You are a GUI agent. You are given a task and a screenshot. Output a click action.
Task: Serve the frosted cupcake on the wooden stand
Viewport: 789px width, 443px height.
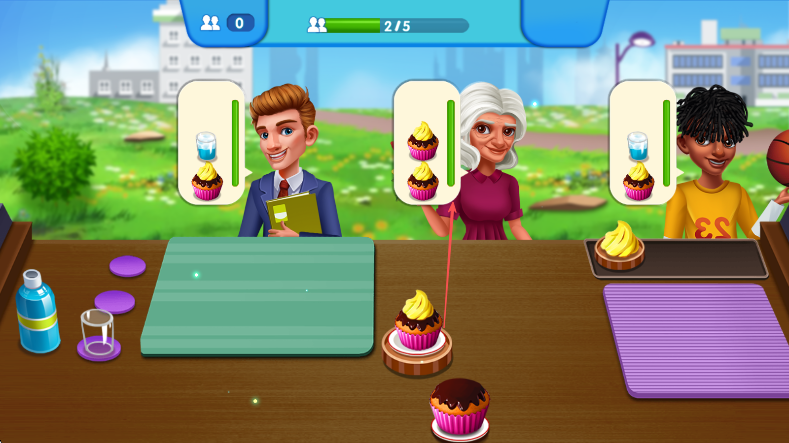click(418, 323)
